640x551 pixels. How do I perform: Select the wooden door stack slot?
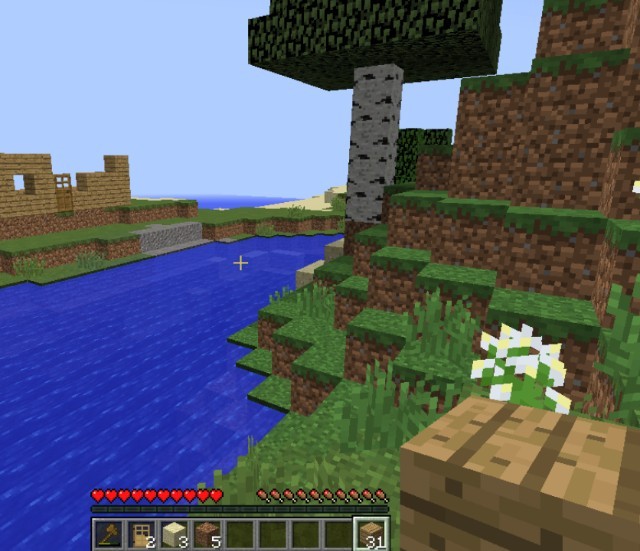pos(141,533)
